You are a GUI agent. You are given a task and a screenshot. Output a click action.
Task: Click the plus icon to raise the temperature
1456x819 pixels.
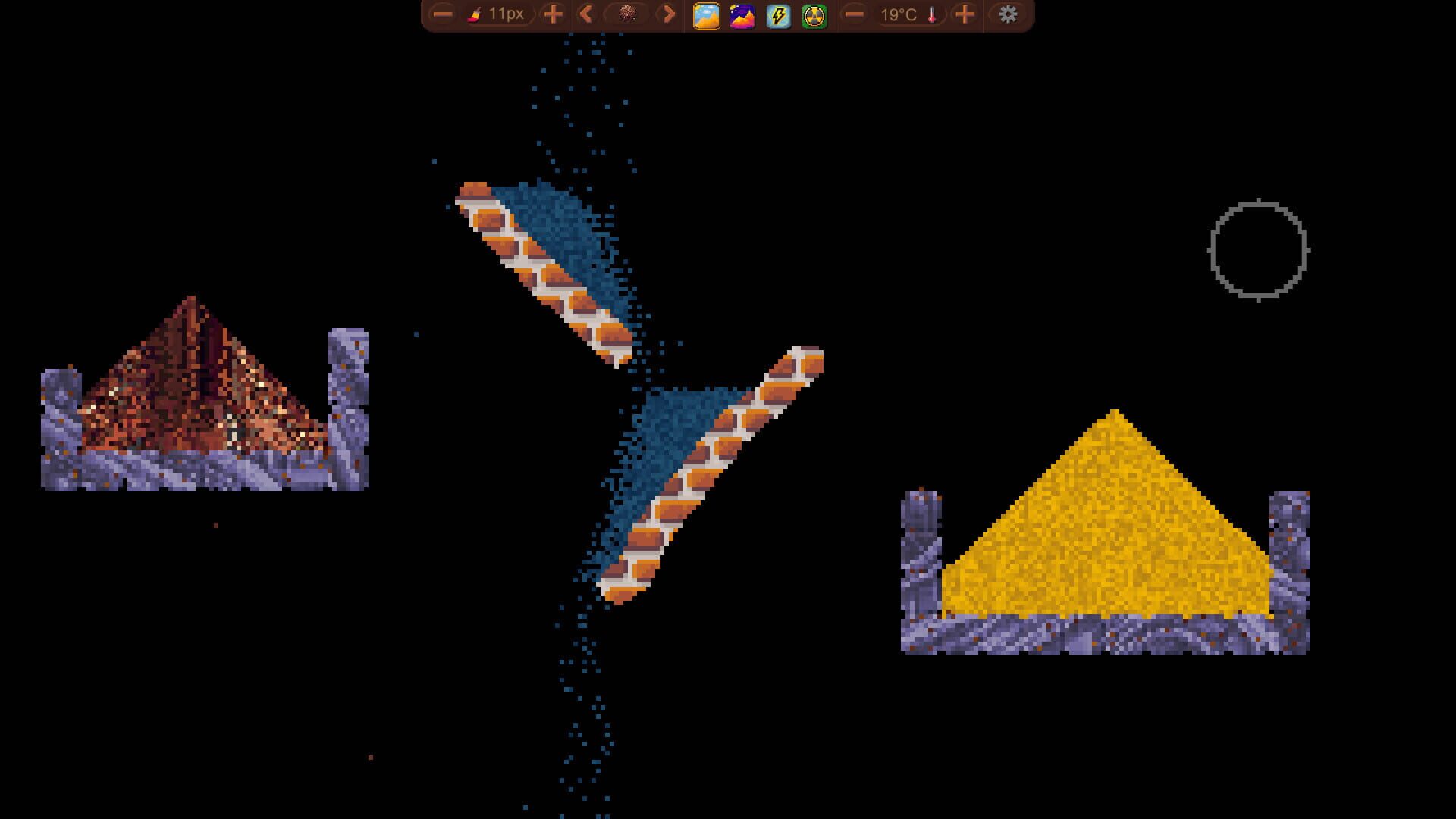point(965,14)
